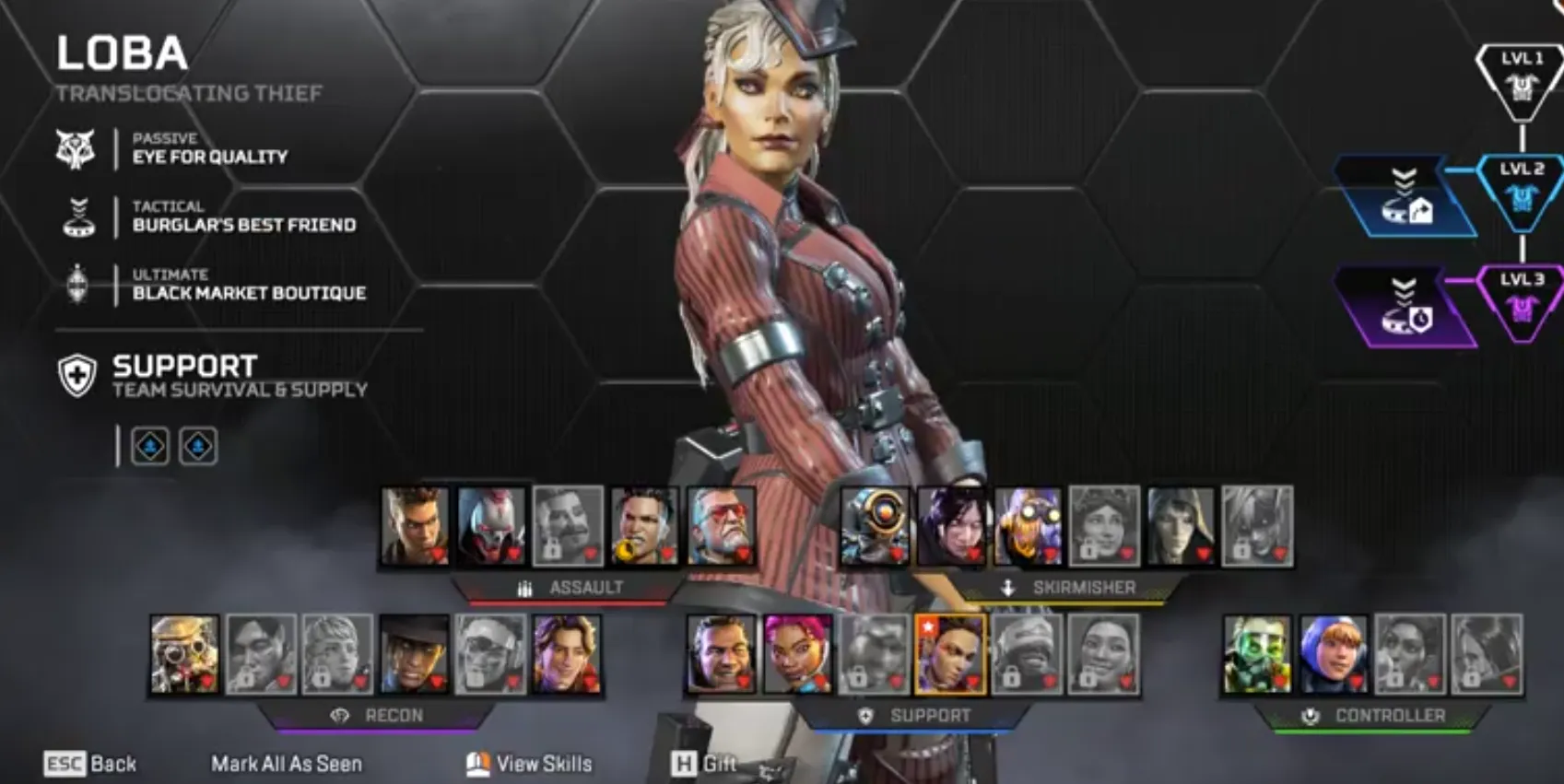This screenshot has height=784, width=1564.
Task: Click the tactical Burglar's Best Friend icon
Action: point(76,216)
